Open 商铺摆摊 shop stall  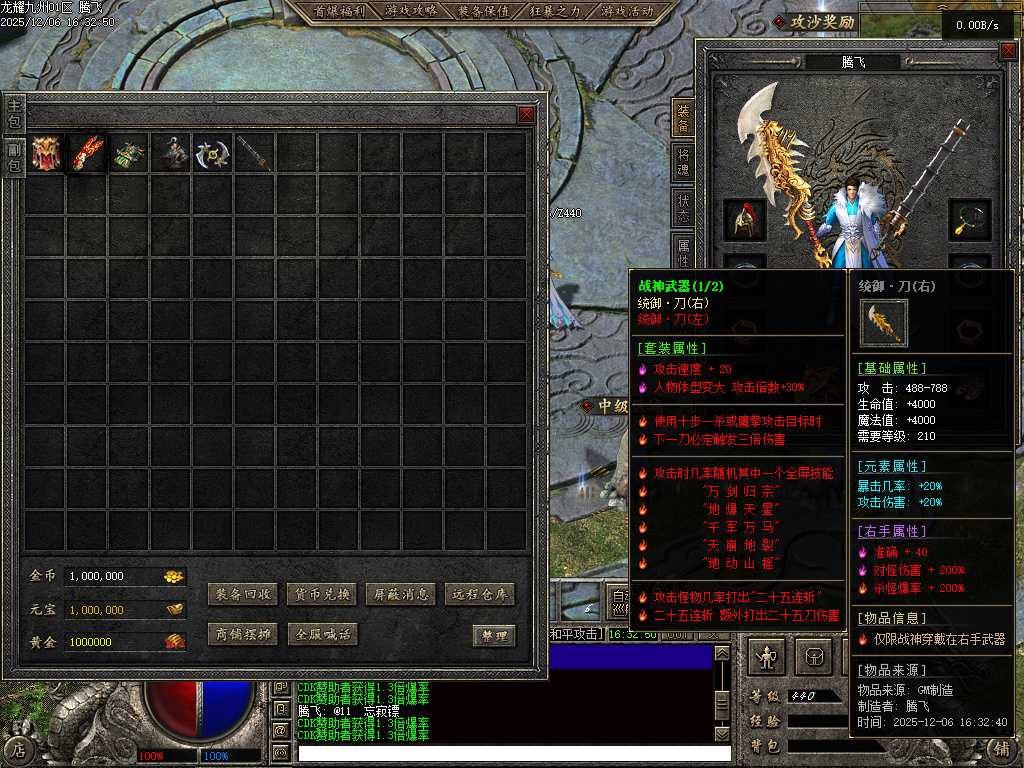242,634
